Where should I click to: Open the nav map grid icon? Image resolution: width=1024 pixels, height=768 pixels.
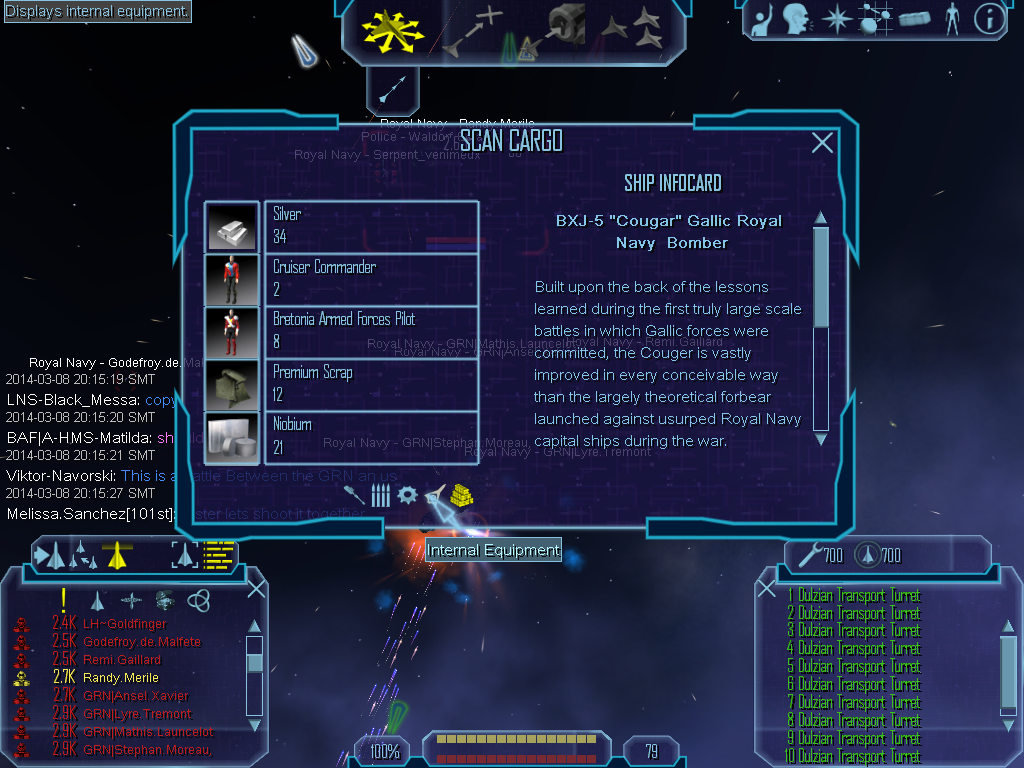point(876,19)
